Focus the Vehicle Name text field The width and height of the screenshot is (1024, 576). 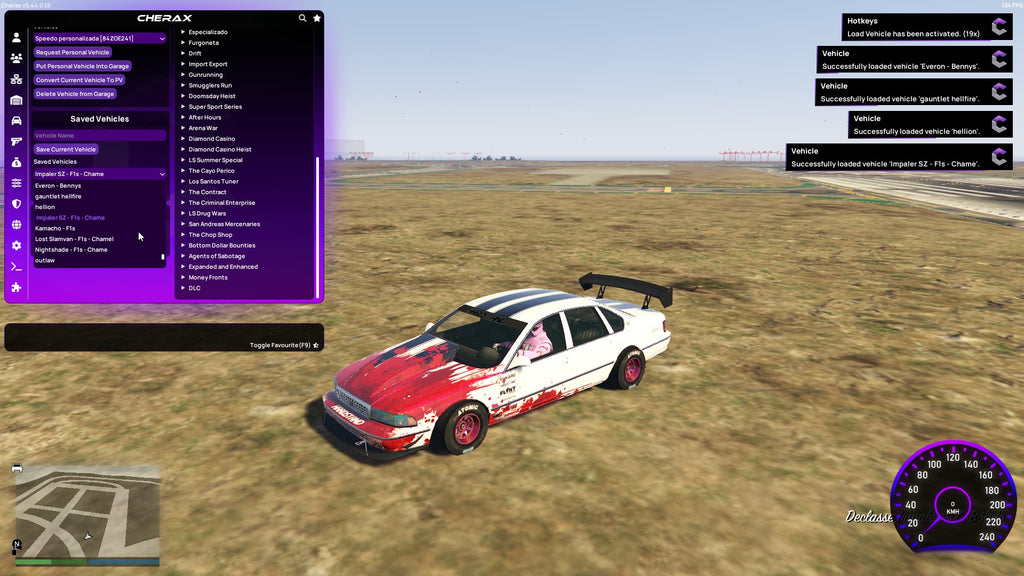click(x=99, y=135)
